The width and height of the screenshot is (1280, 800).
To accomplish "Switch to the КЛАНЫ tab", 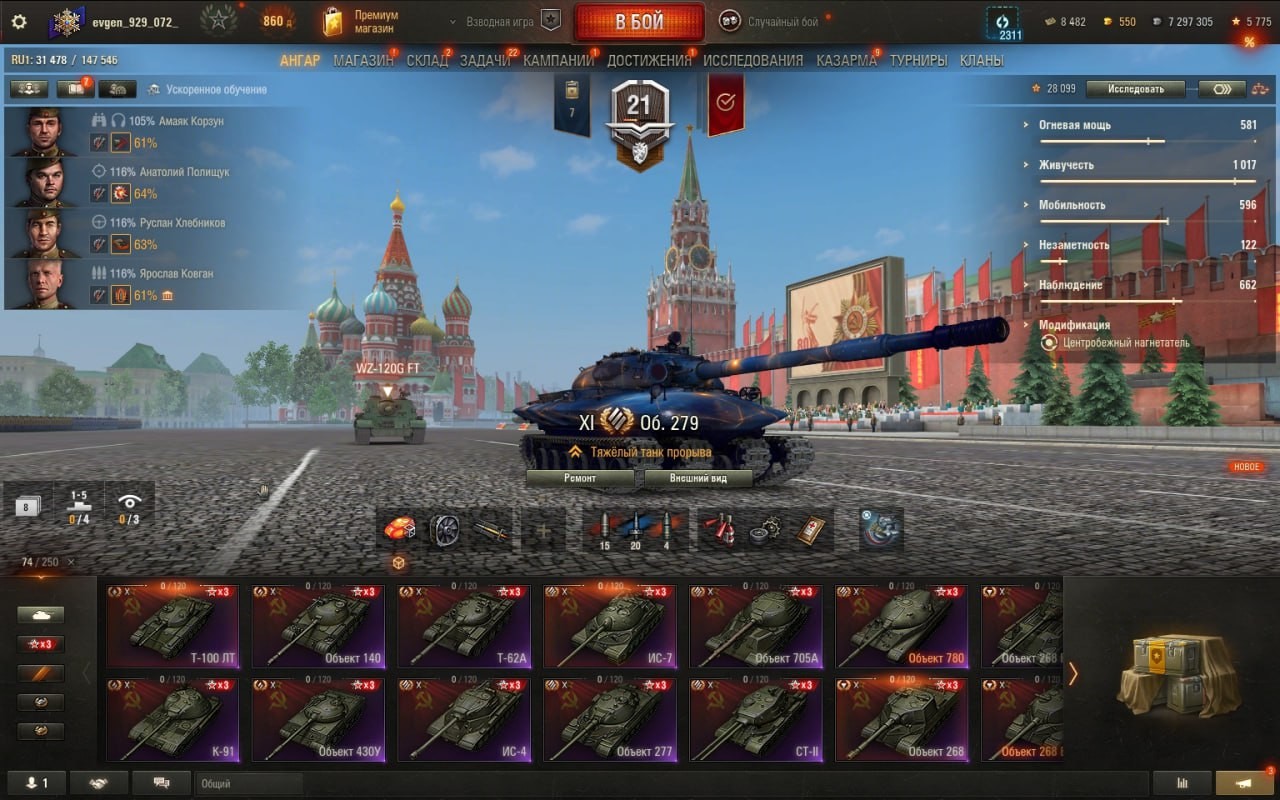I will coord(981,60).
